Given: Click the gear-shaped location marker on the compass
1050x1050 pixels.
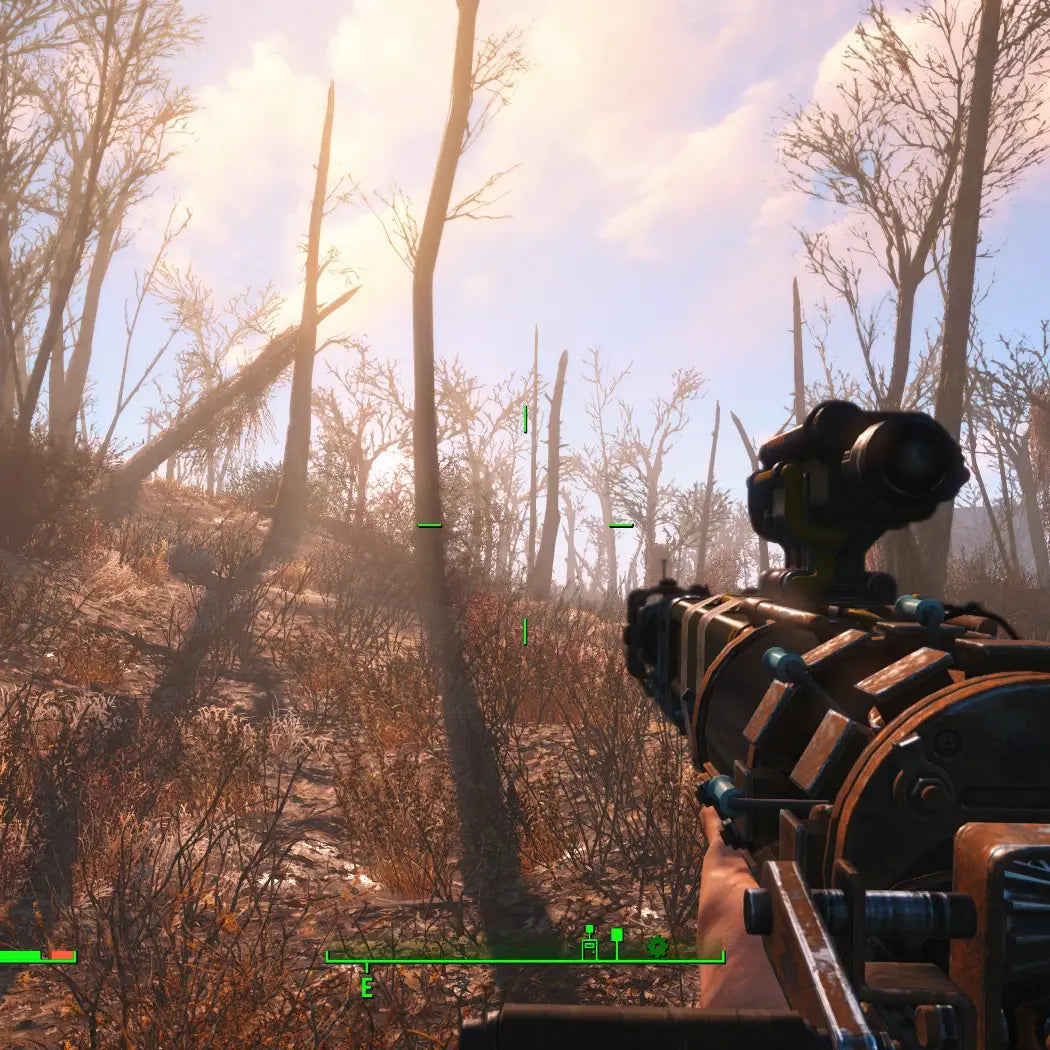Looking at the screenshot, I should pos(657,946).
